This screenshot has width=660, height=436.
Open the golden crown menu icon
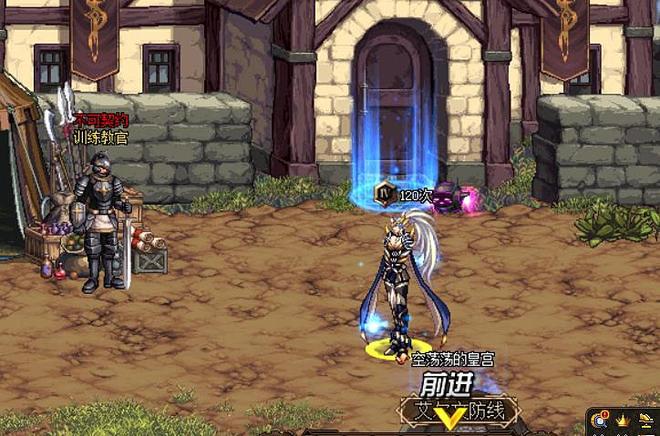point(623,422)
